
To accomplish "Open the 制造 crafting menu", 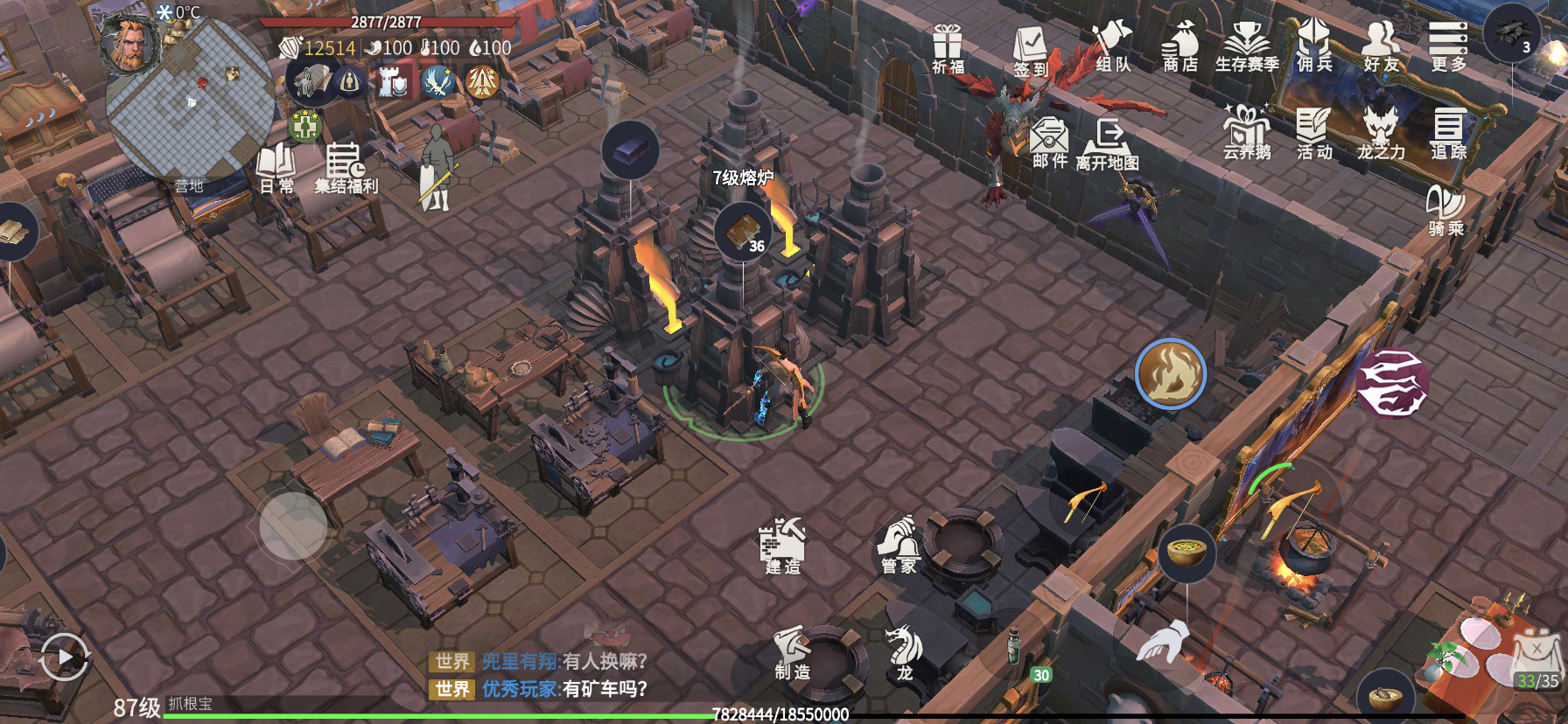I will (x=792, y=652).
